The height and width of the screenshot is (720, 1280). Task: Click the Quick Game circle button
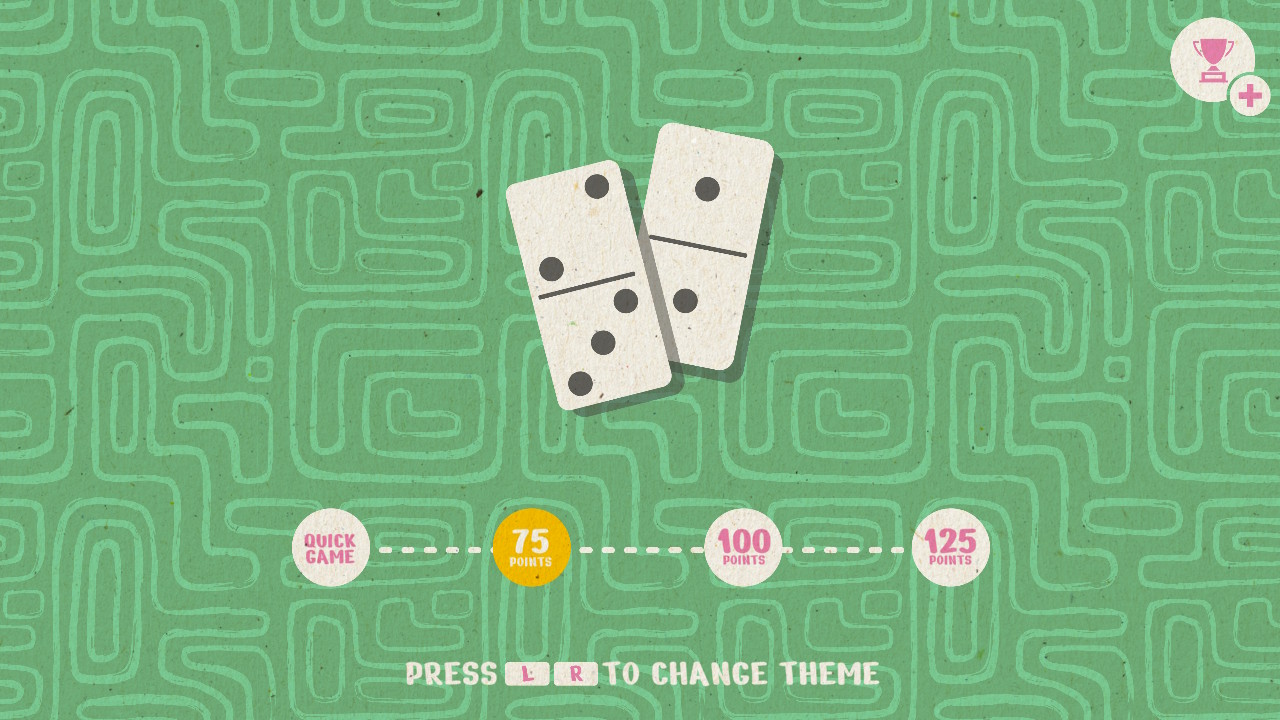point(329,546)
